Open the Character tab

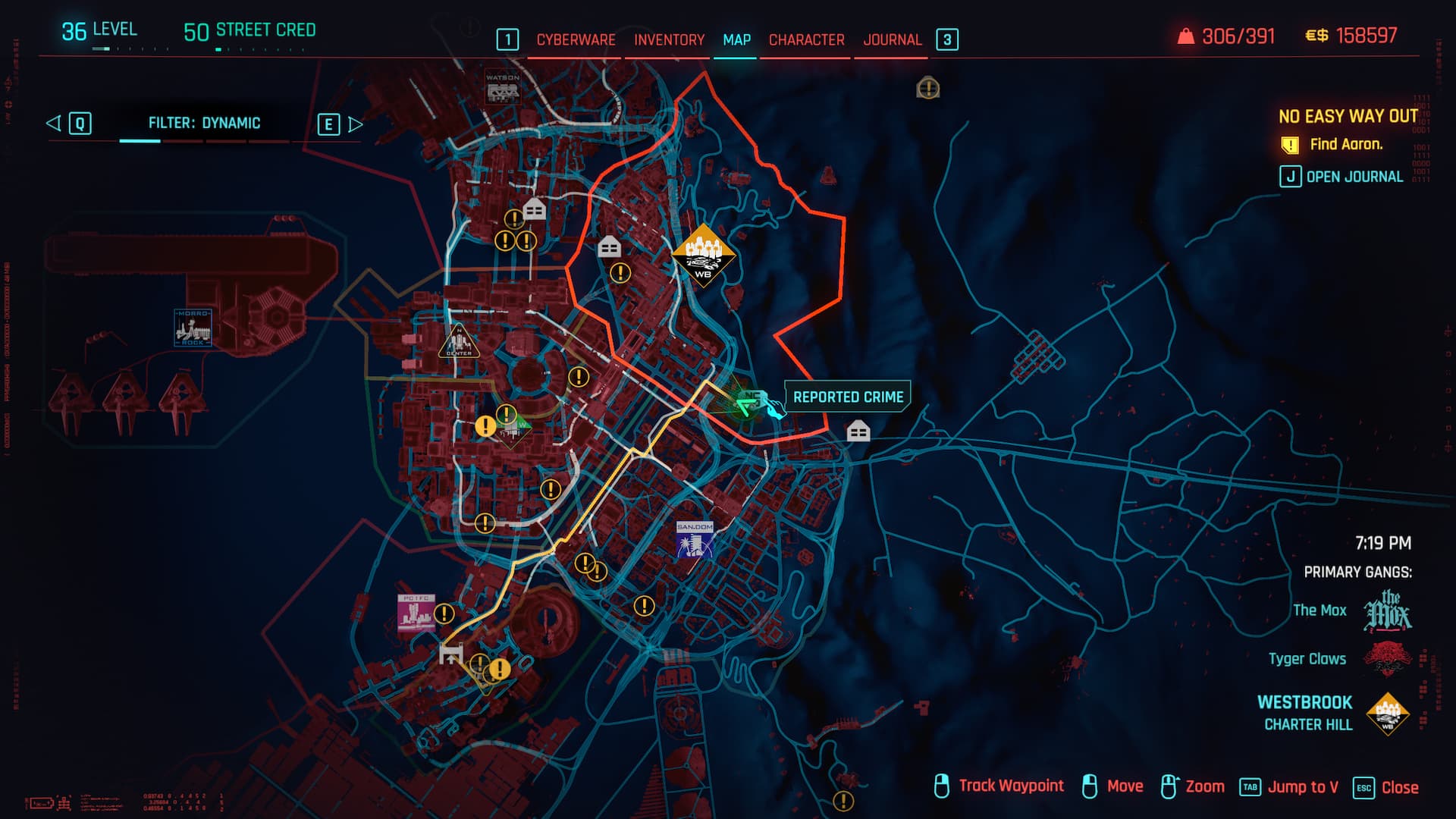coord(806,39)
